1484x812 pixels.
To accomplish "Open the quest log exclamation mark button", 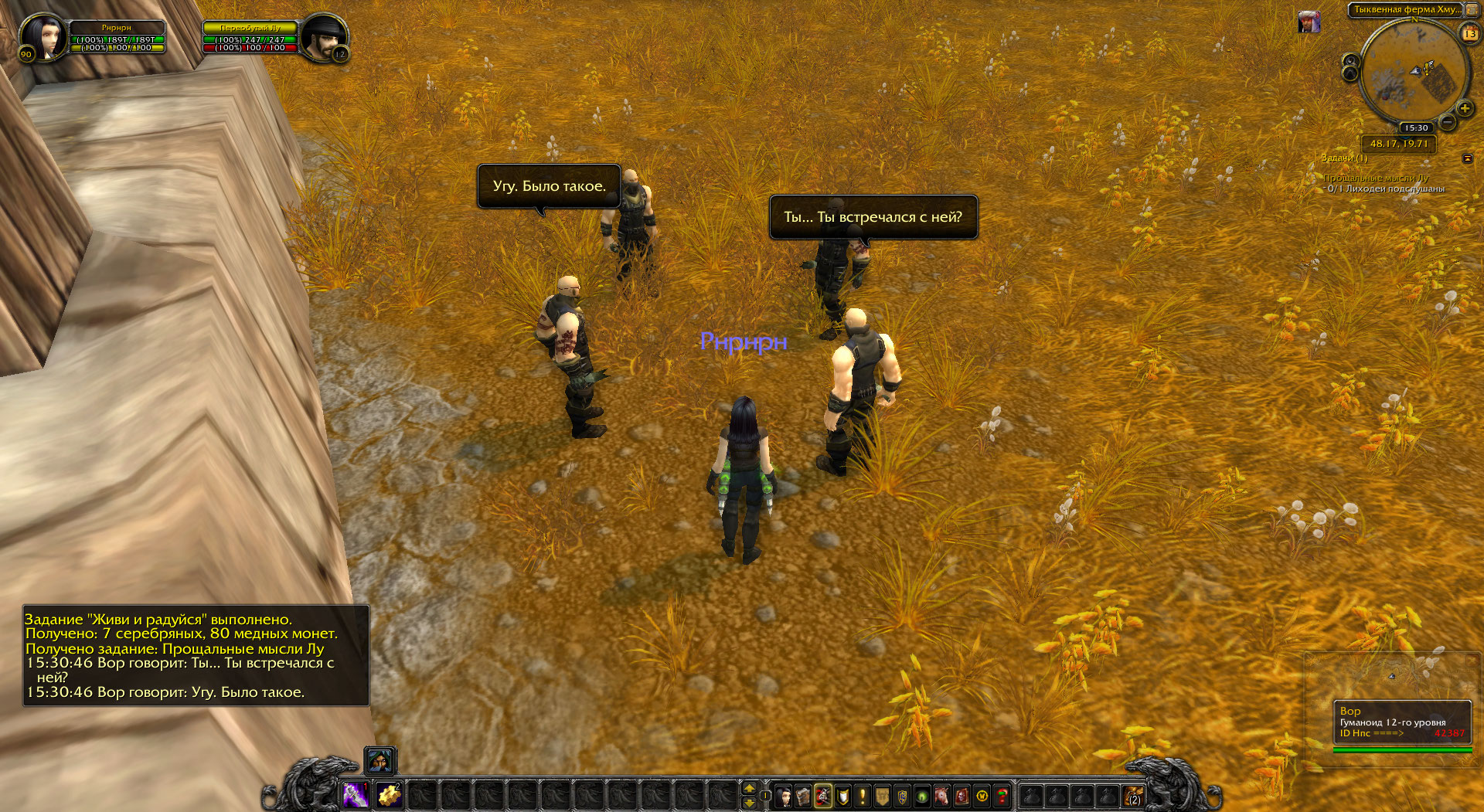I will point(863,796).
